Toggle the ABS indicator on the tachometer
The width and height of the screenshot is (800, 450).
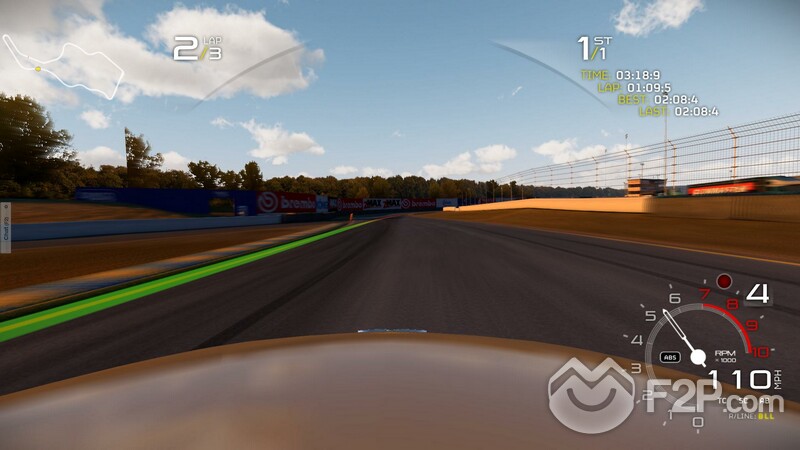click(x=669, y=355)
